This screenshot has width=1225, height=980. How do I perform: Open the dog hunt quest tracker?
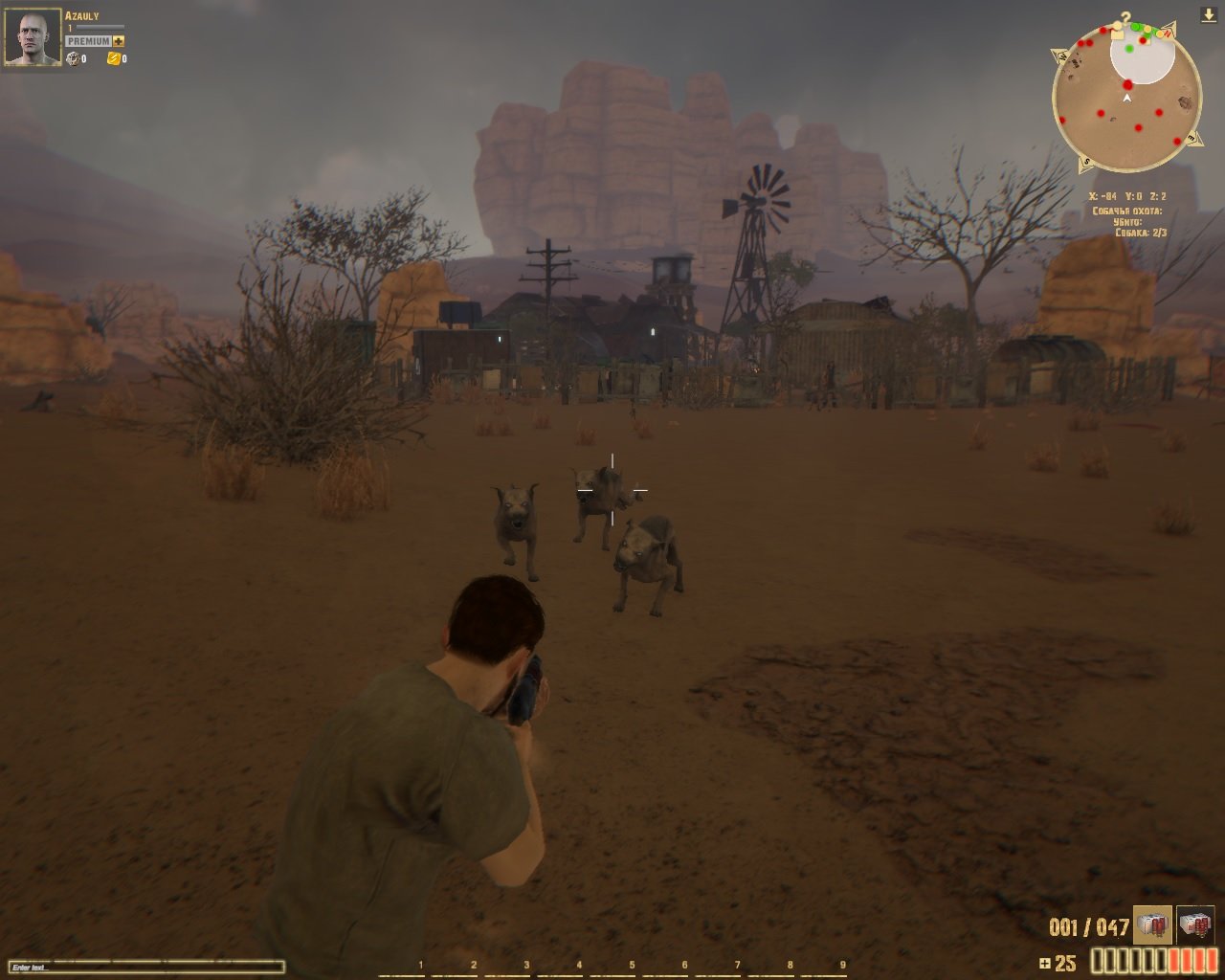click(1127, 221)
